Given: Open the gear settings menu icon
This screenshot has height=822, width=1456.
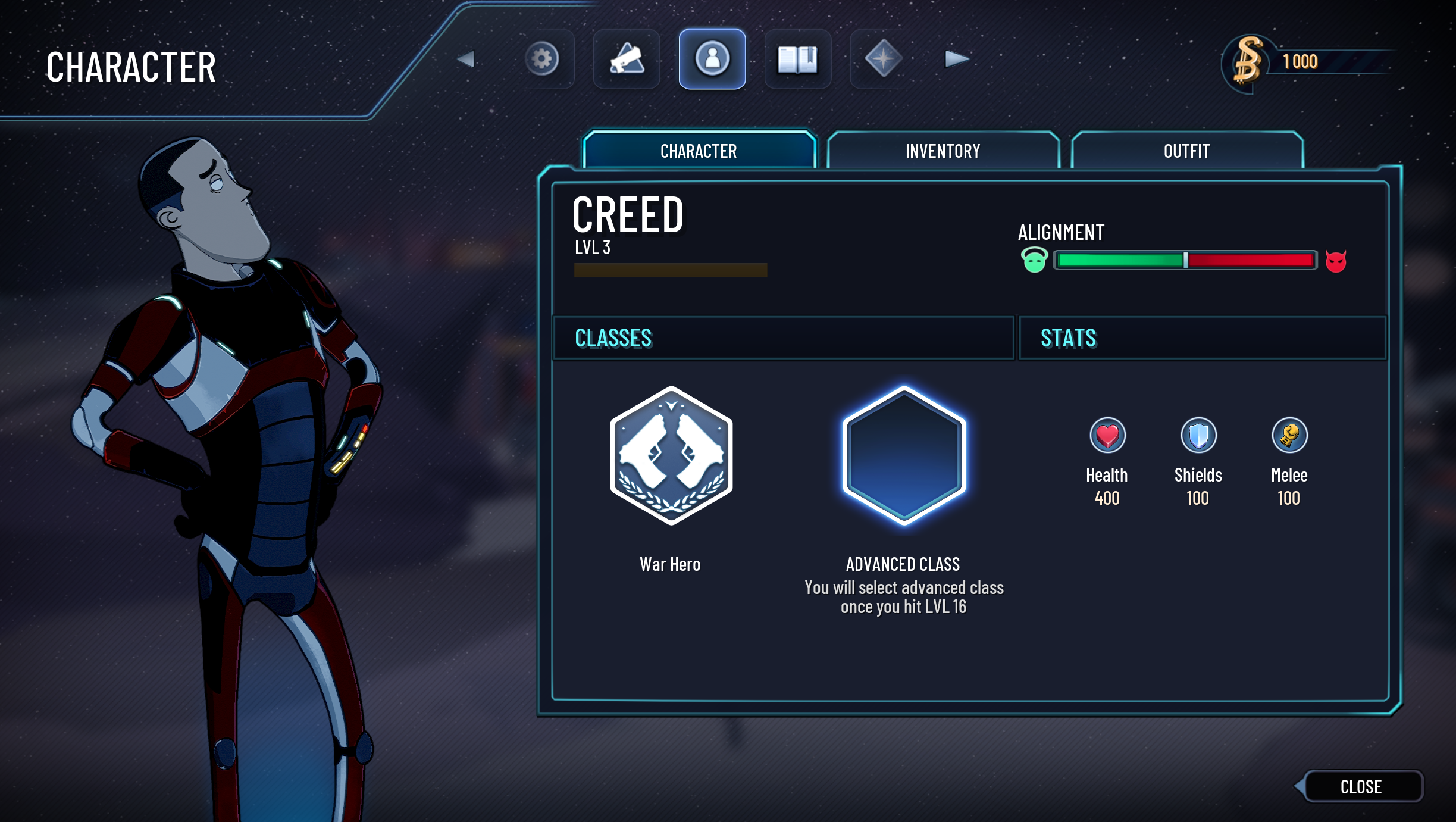Looking at the screenshot, I should (541, 59).
